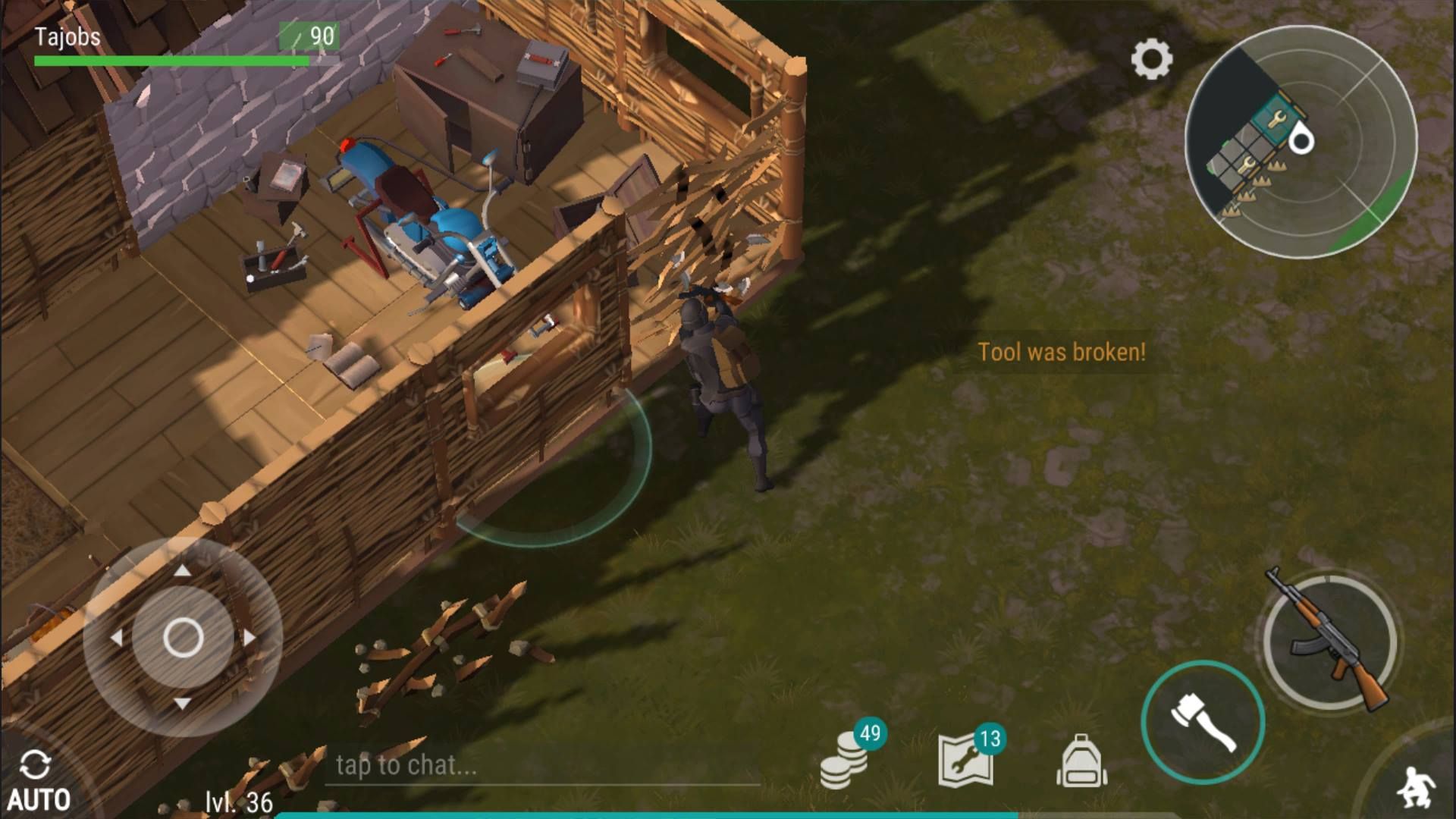Tap the joystick center circle

pos(183,637)
